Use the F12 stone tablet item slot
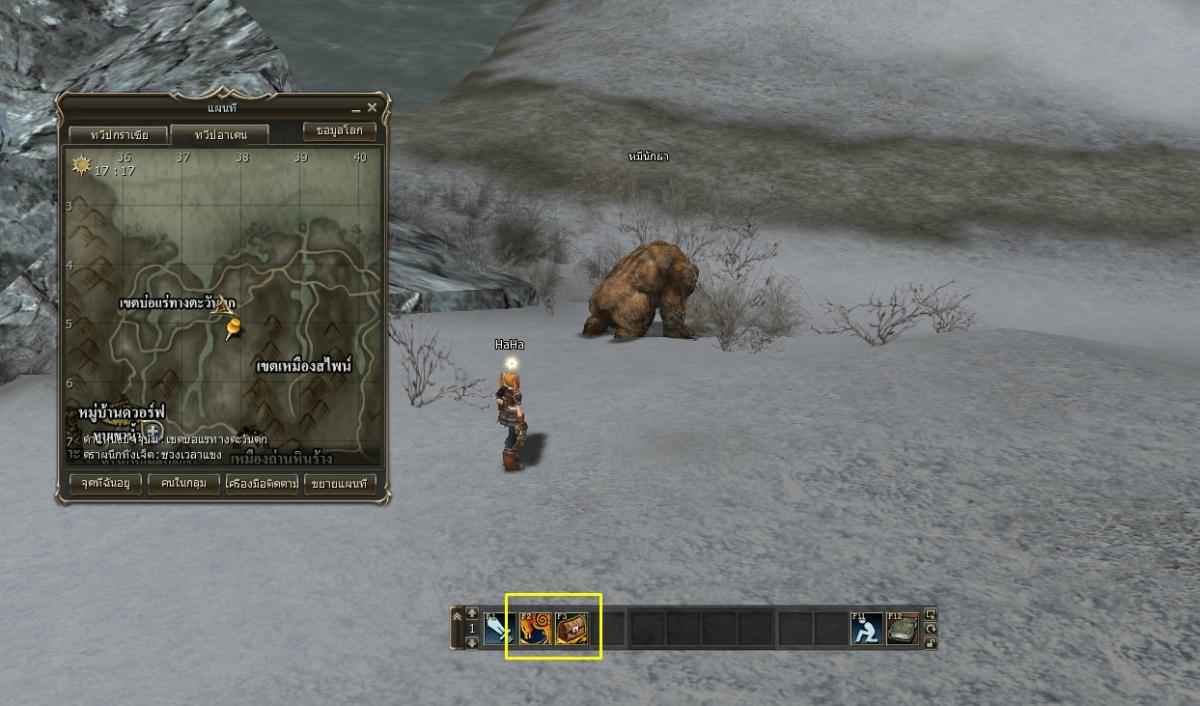The height and width of the screenshot is (706, 1200). (902, 628)
